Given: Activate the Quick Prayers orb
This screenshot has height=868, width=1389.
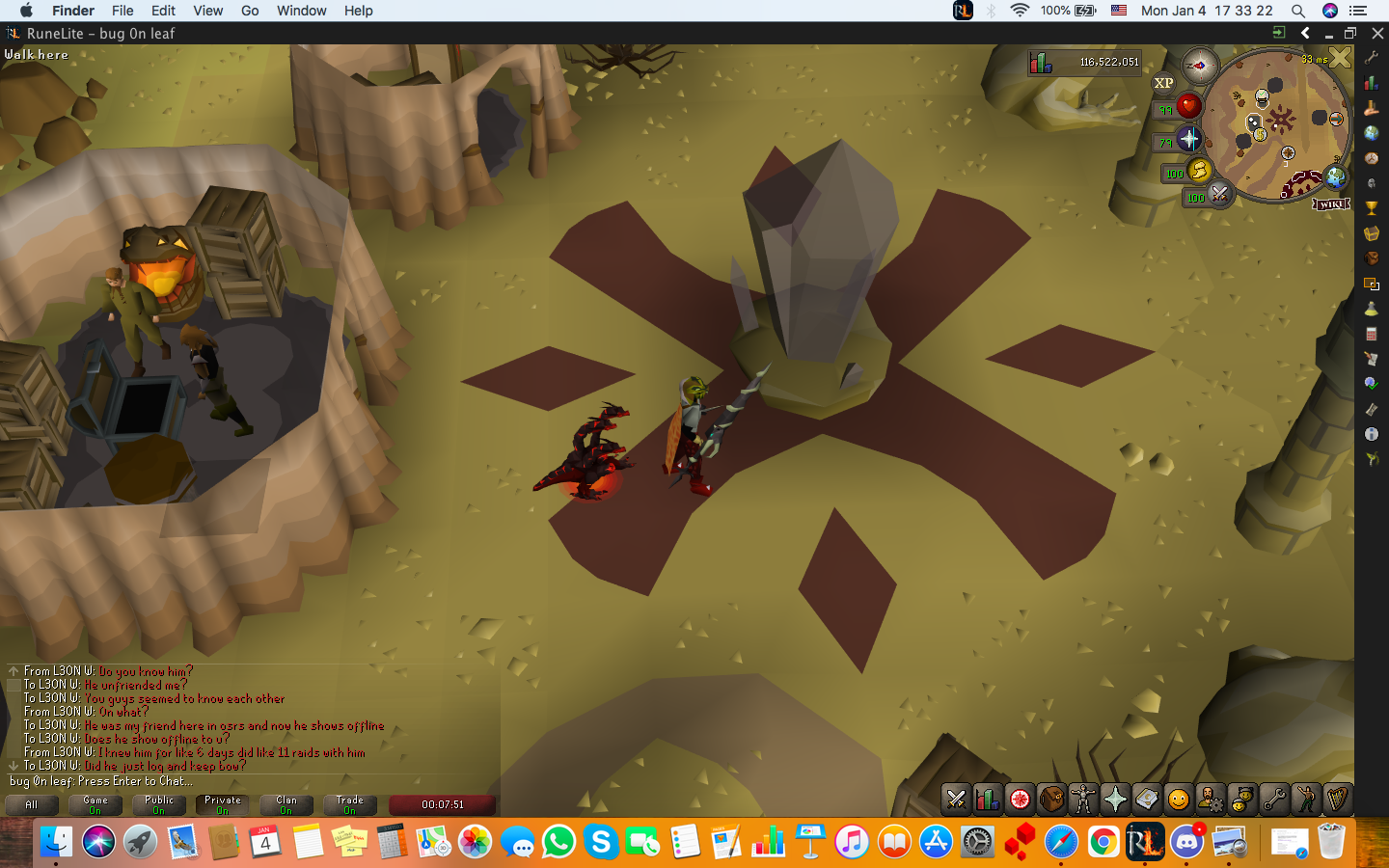Looking at the screenshot, I should coord(1189,139).
